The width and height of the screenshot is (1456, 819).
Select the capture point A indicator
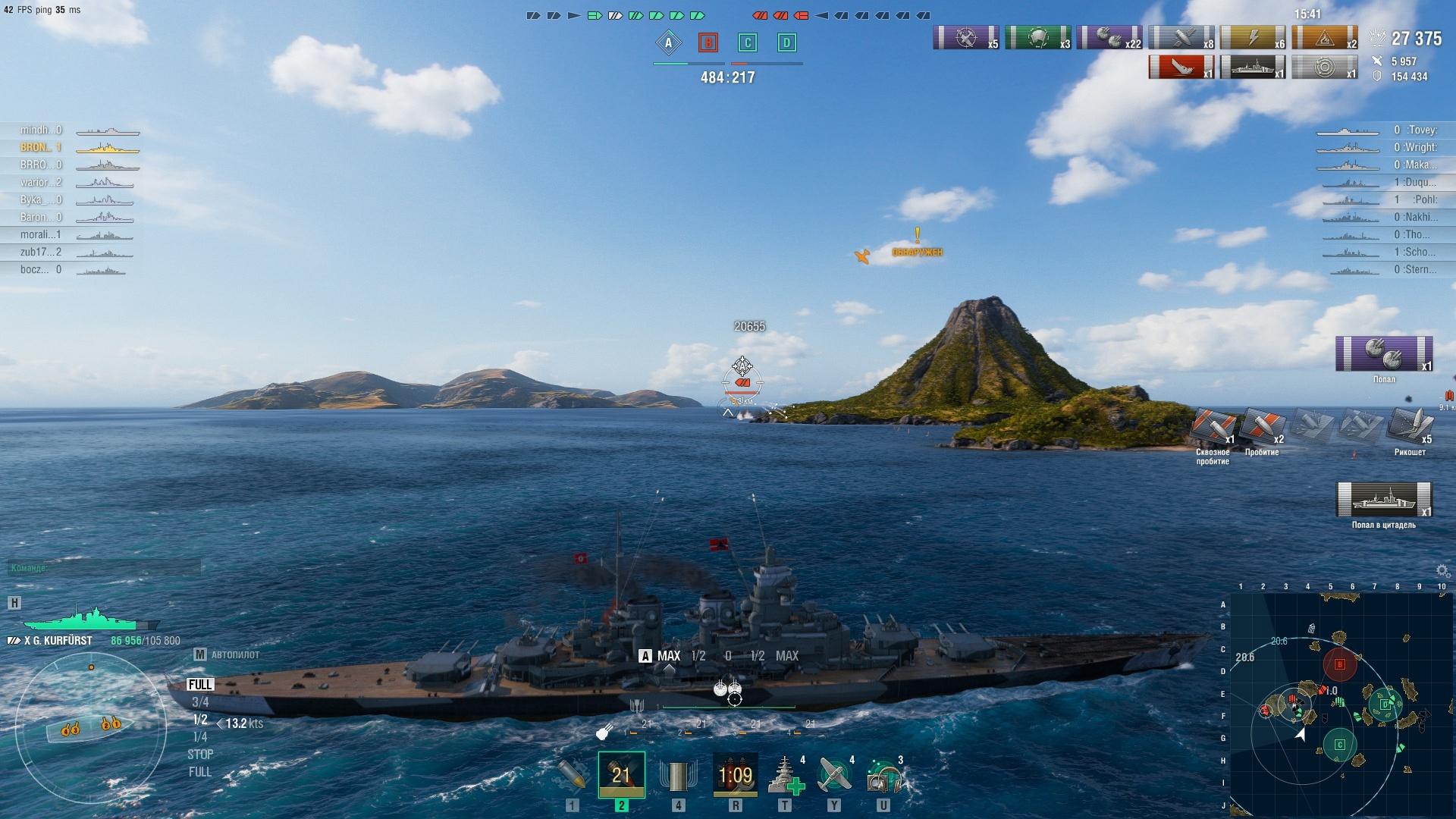click(x=668, y=43)
